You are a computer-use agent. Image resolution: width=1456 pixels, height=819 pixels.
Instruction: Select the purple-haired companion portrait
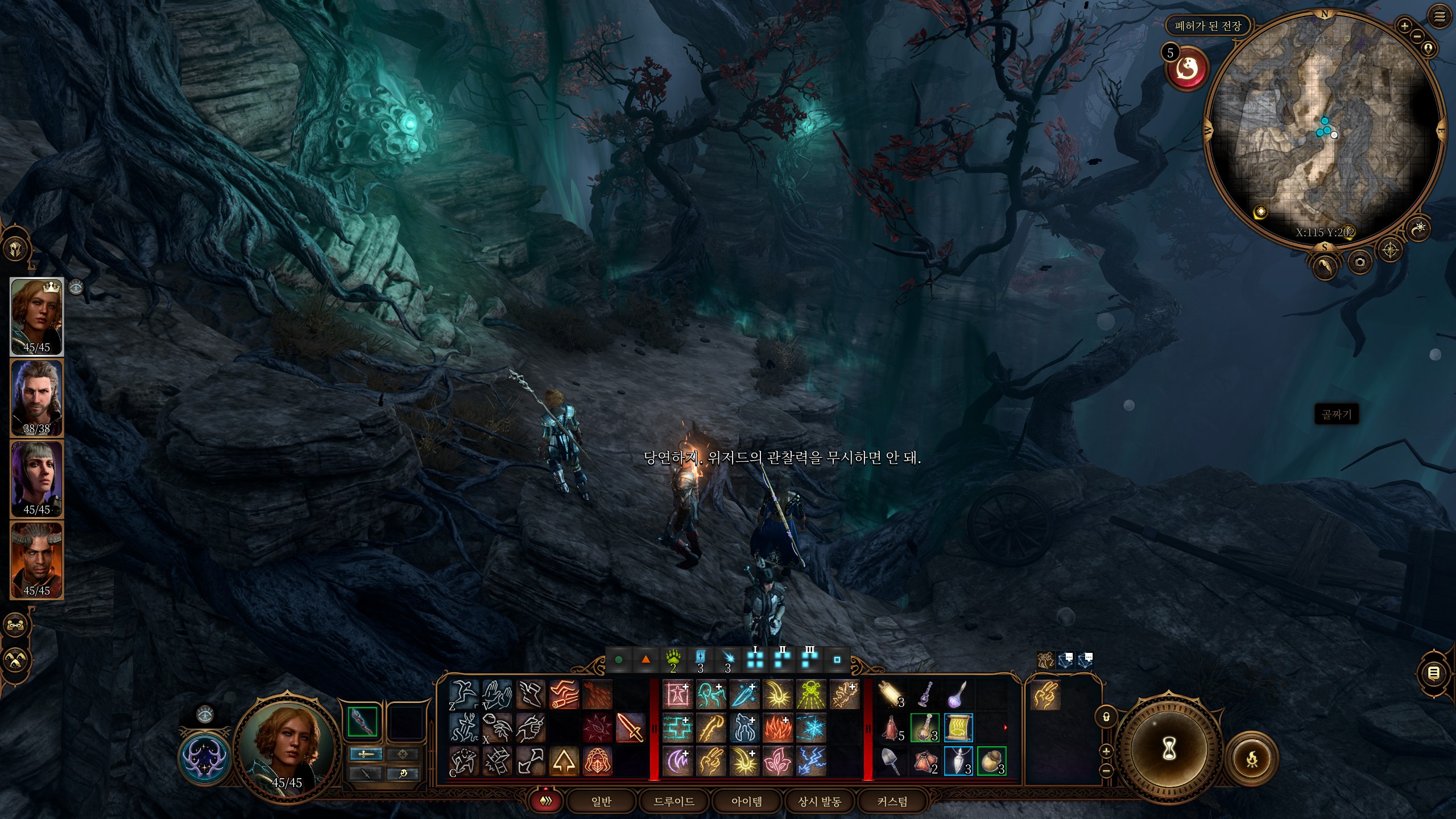(37, 478)
